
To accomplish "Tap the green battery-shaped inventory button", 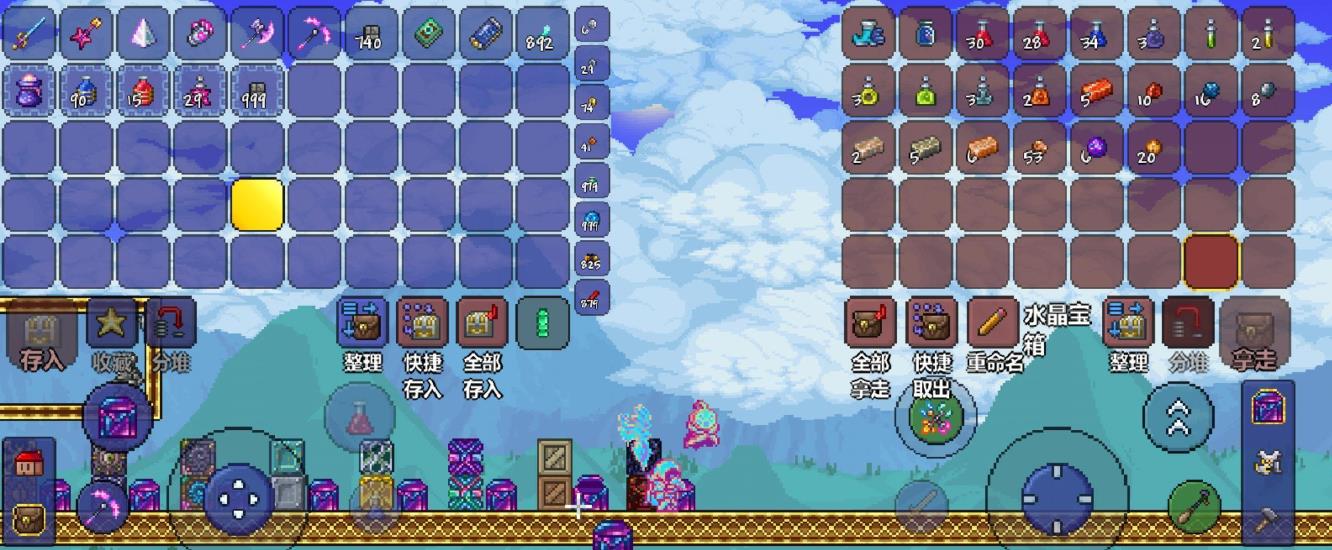I will click(x=543, y=323).
